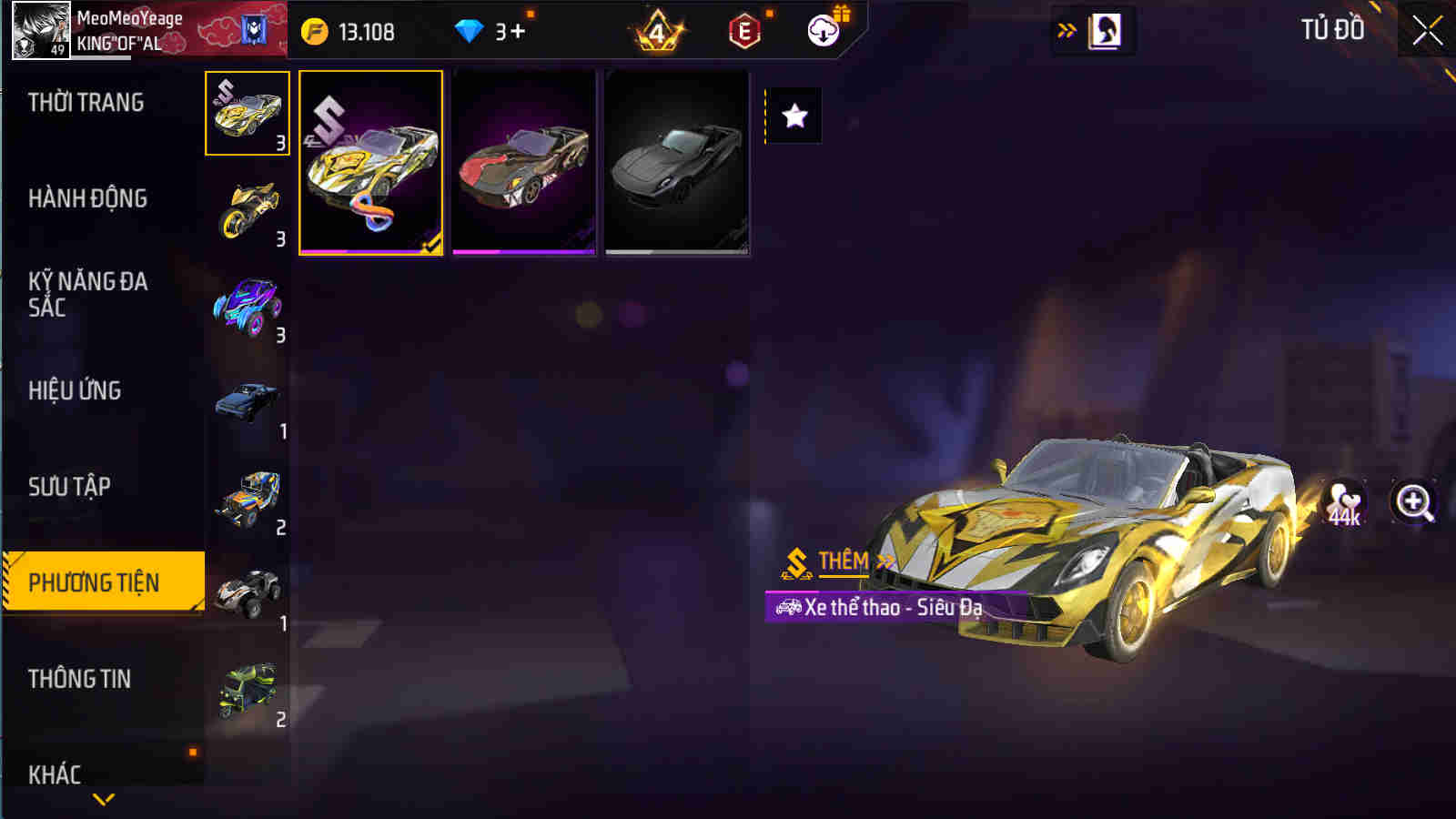Image resolution: width=1456 pixels, height=819 pixels.
Task: Click the diamond currency icon
Action: click(469, 30)
